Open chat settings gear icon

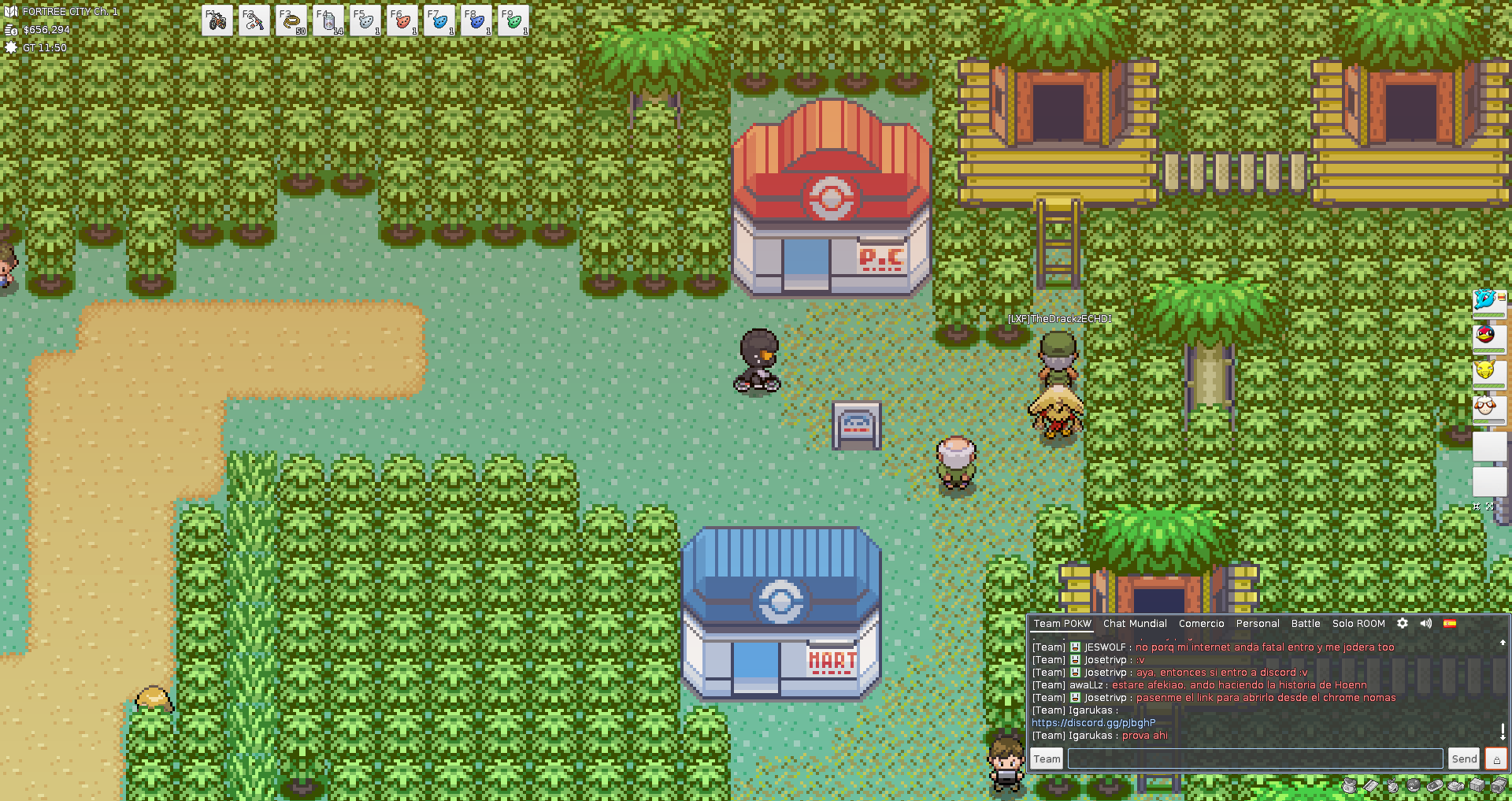(1403, 623)
